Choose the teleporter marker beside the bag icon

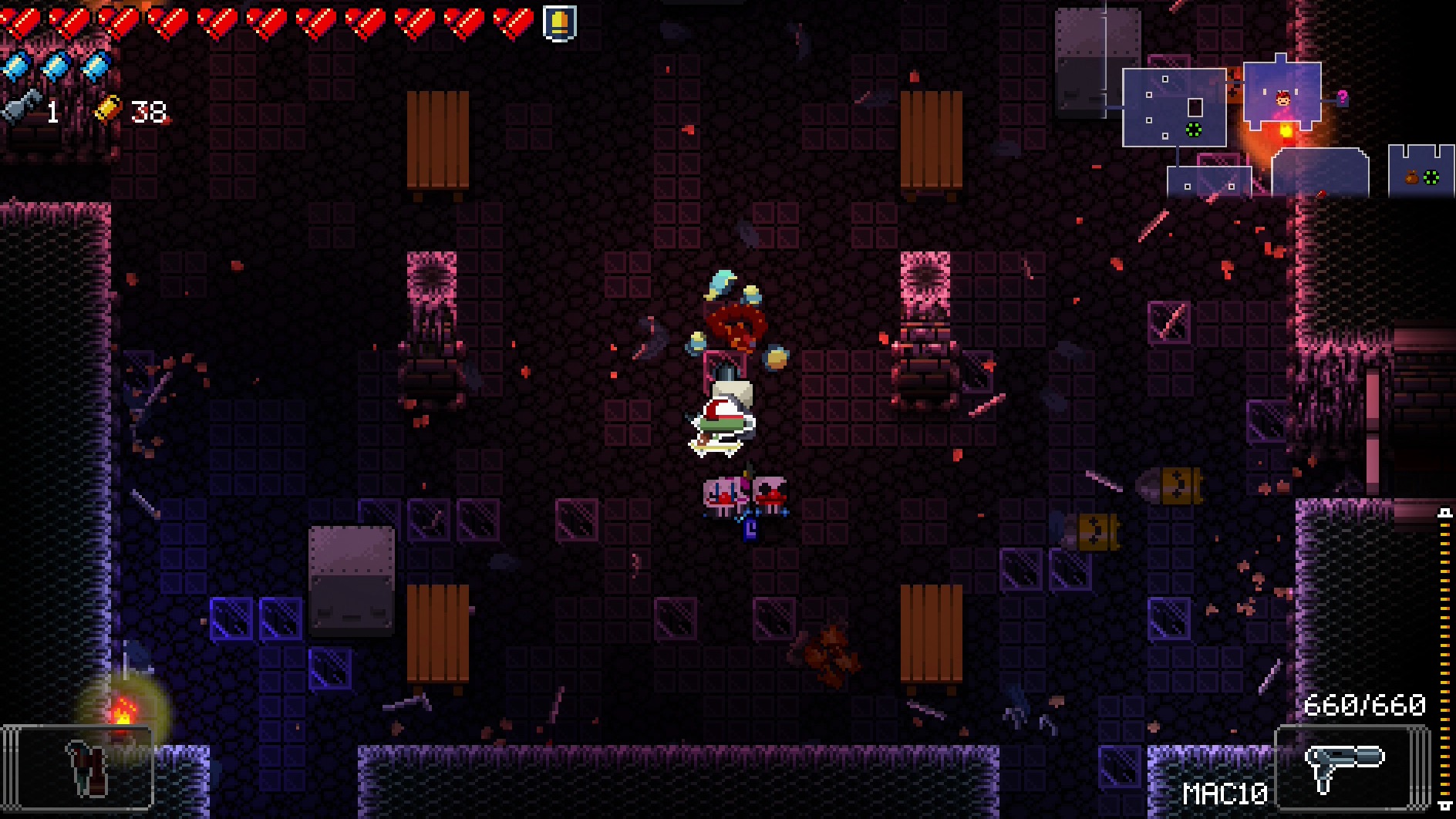(1431, 178)
